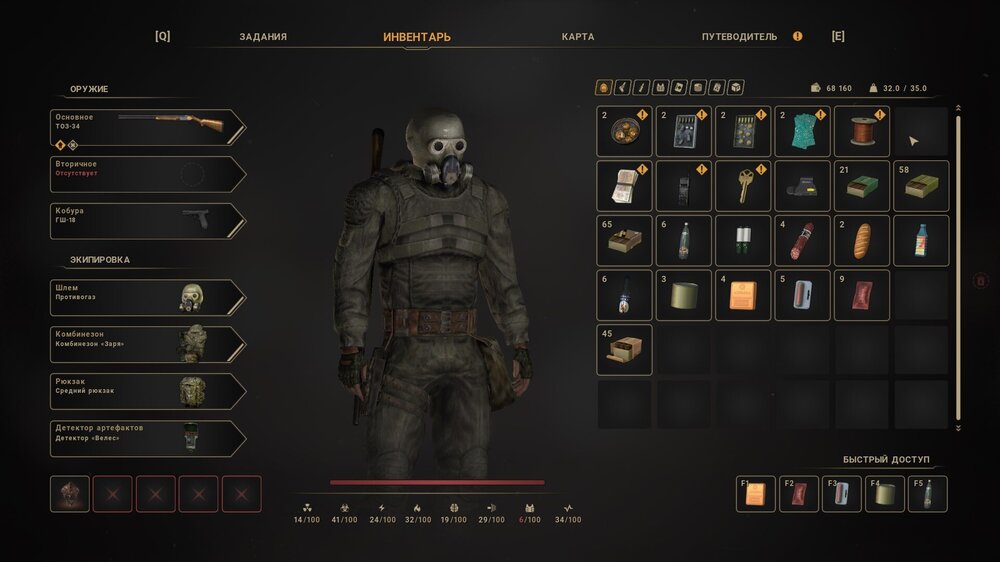Open the Путеводитель (guide) tab
Screen dimensions: 1000x562
pos(739,37)
